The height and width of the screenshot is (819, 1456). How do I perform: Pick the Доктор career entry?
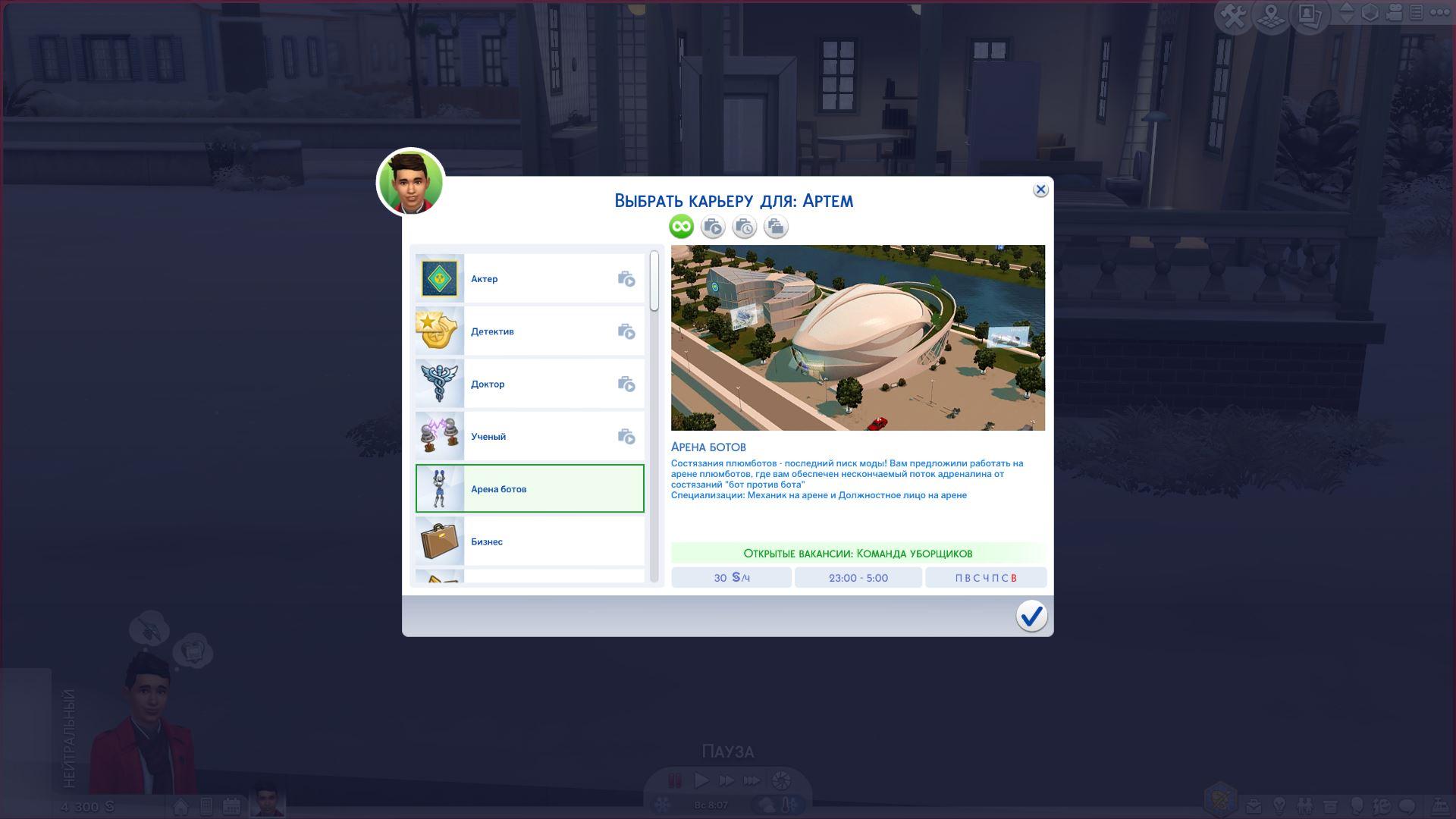click(x=529, y=384)
